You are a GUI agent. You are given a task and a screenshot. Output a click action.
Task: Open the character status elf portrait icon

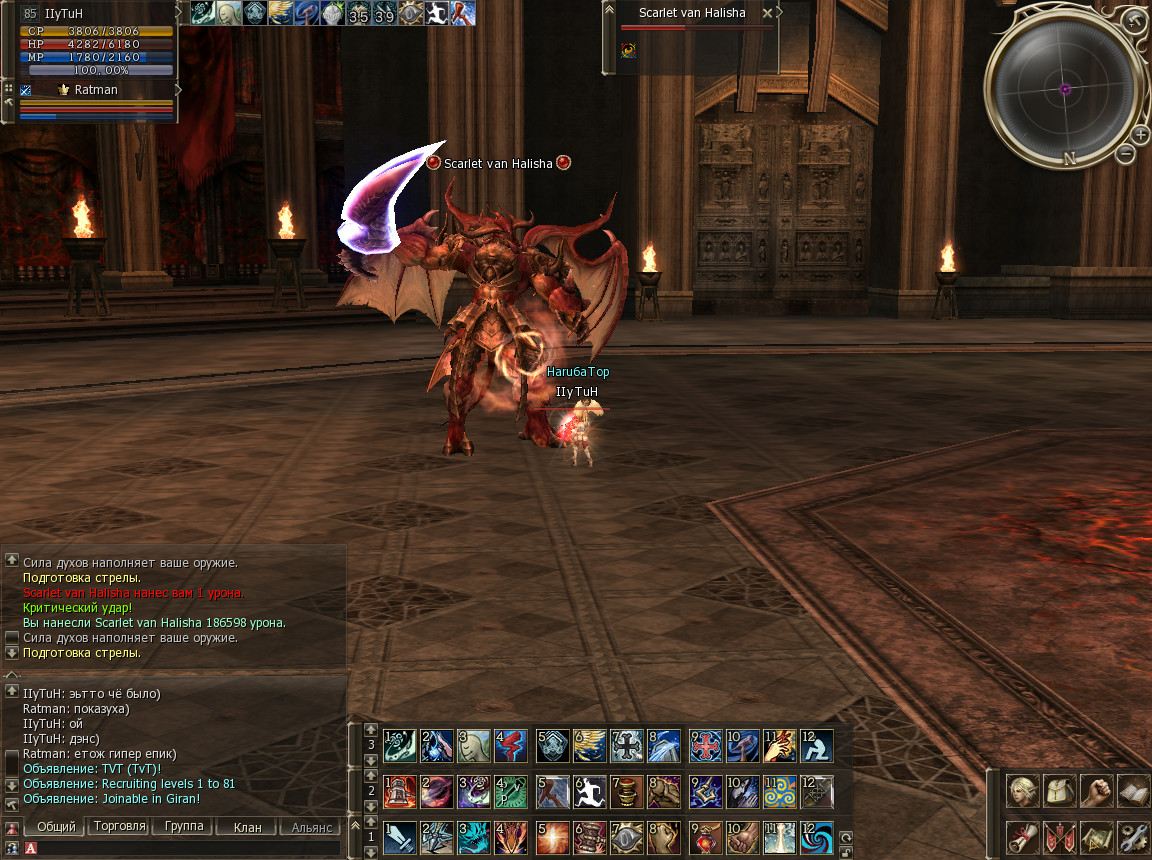tap(1023, 790)
